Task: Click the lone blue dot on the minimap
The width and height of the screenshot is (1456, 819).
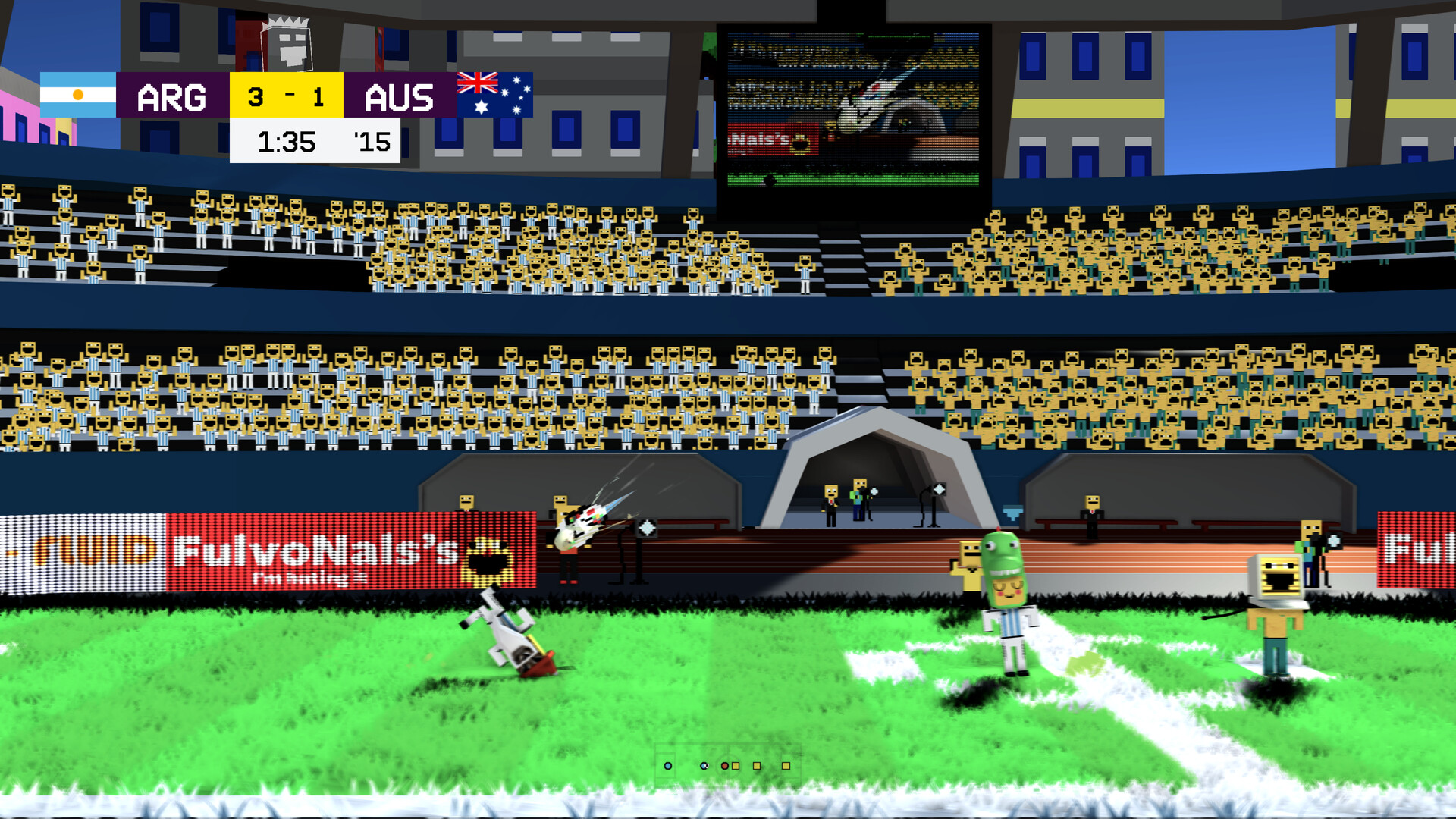Action: (668, 766)
